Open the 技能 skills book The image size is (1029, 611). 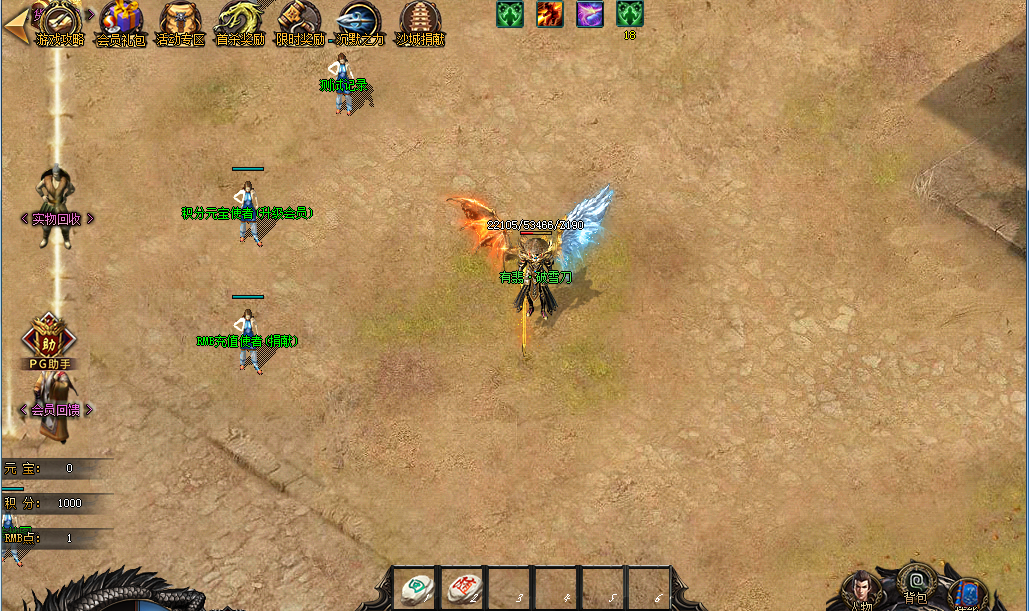point(966,594)
